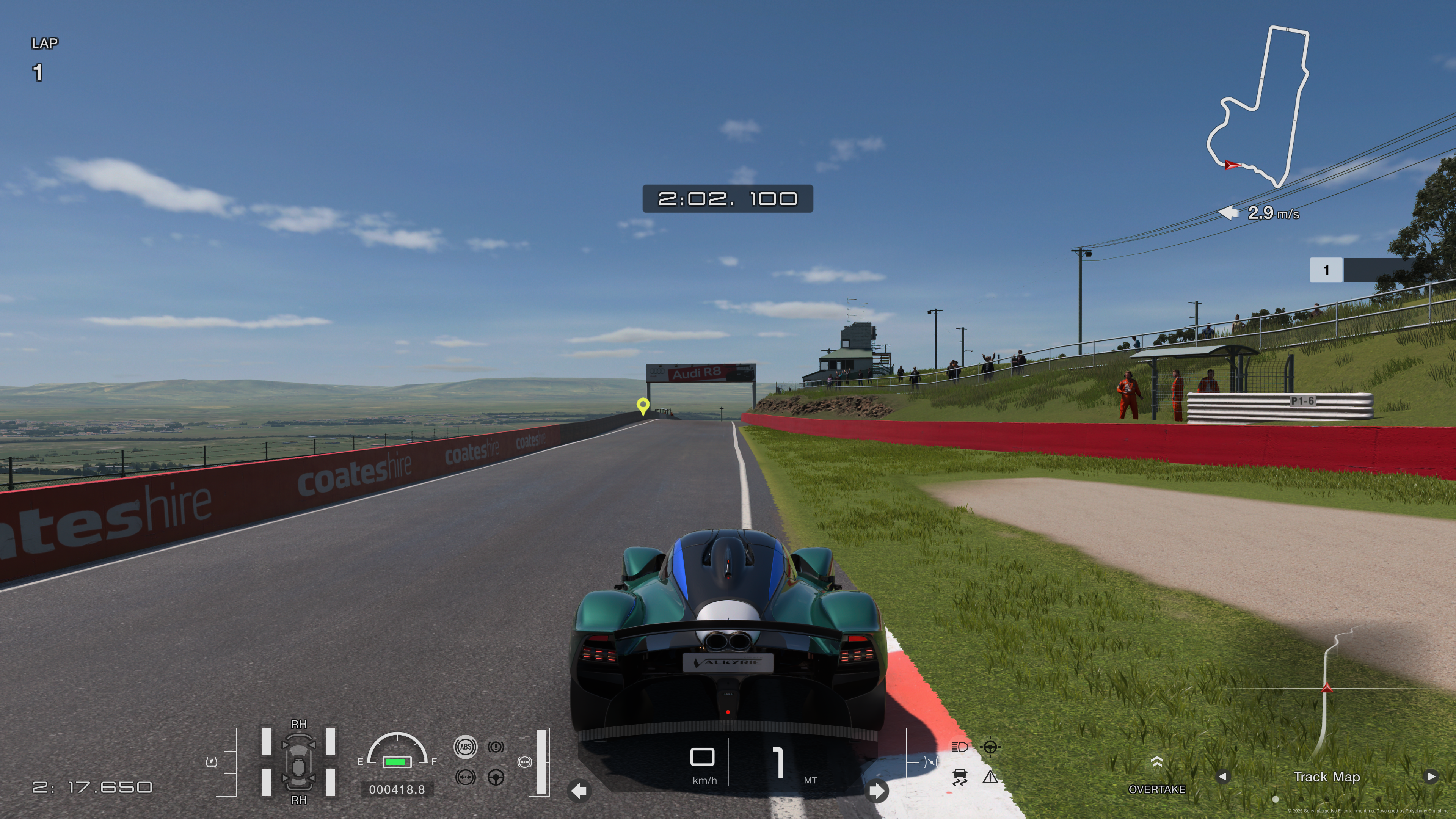Click the handbrake warning icon

(496, 747)
